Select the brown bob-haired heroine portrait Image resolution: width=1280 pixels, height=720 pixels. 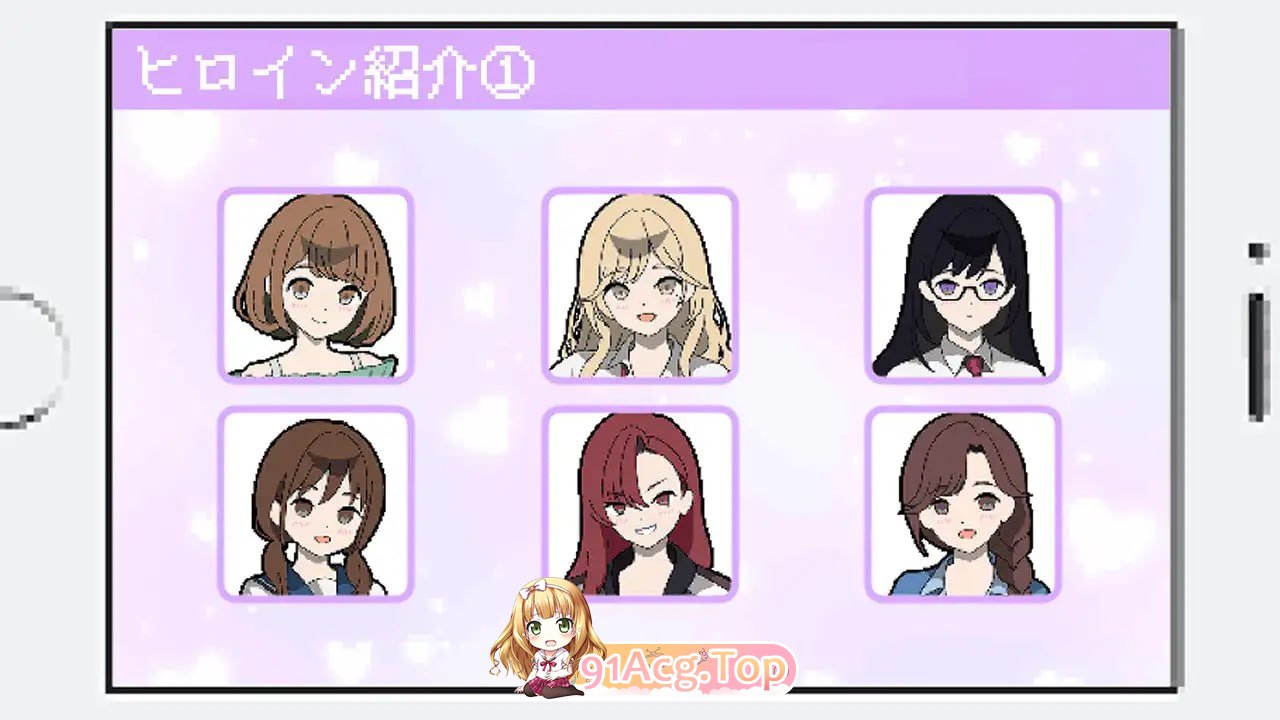click(315, 287)
